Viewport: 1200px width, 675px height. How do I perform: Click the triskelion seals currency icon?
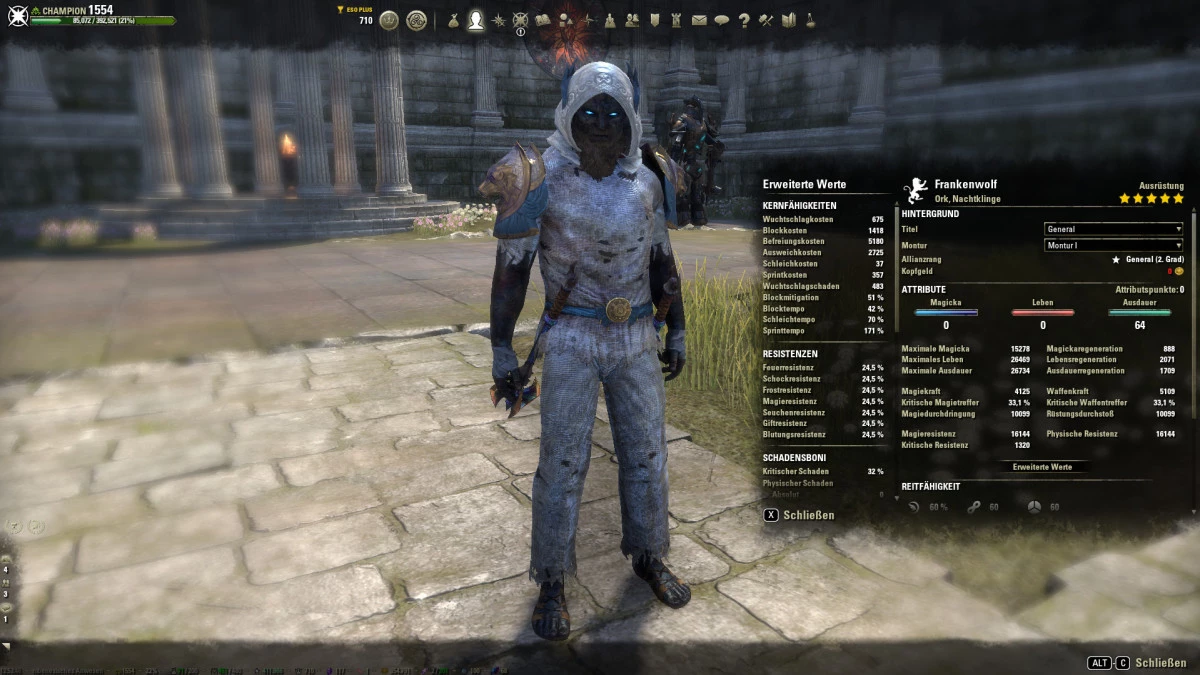[x=416, y=20]
